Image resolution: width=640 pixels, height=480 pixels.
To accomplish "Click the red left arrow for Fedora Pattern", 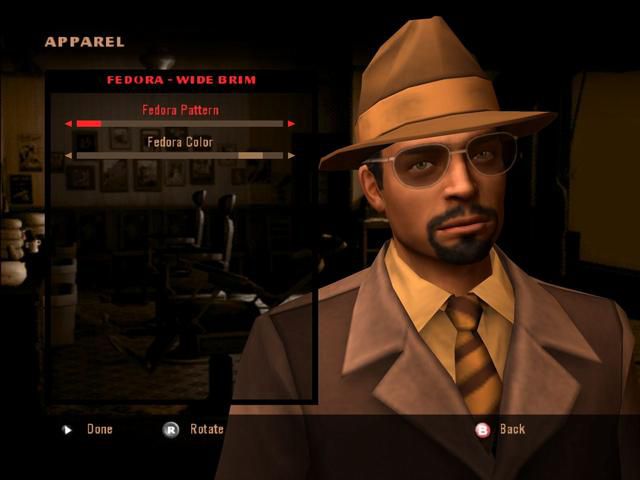I will pos(68,124).
